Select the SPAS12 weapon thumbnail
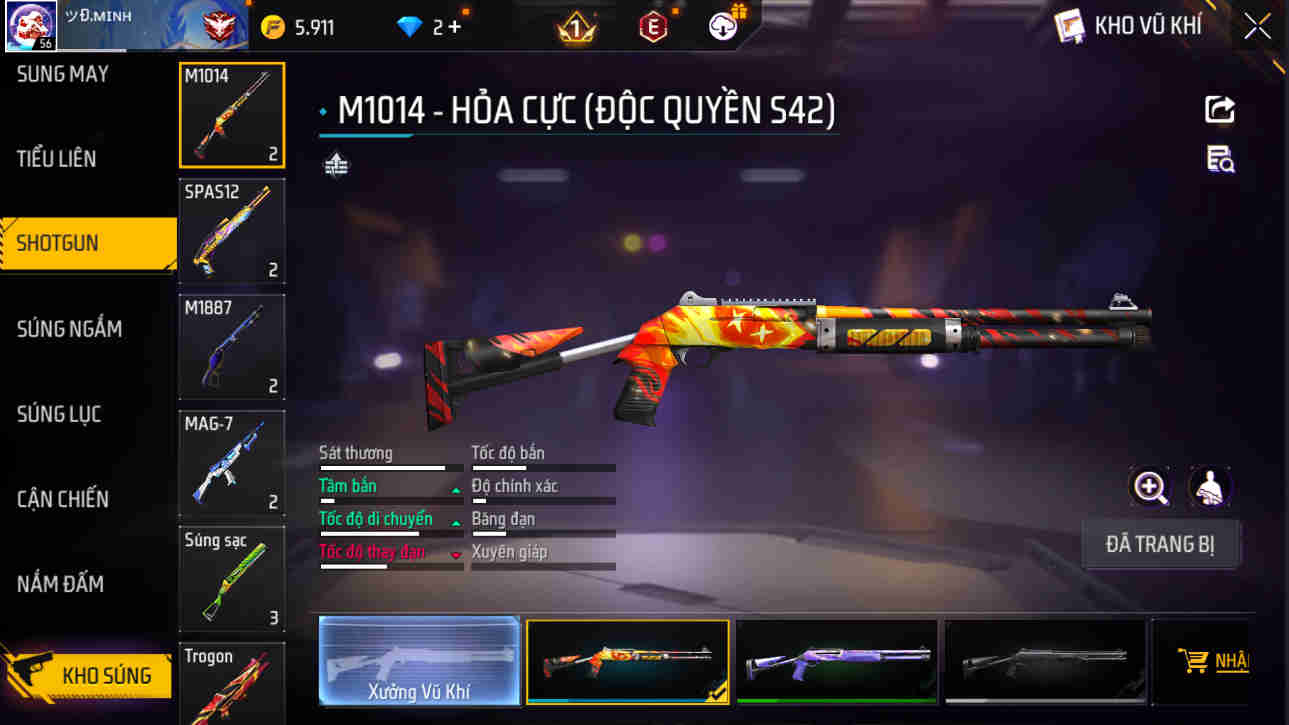Viewport: 1289px width, 725px height. click(231, 231)
